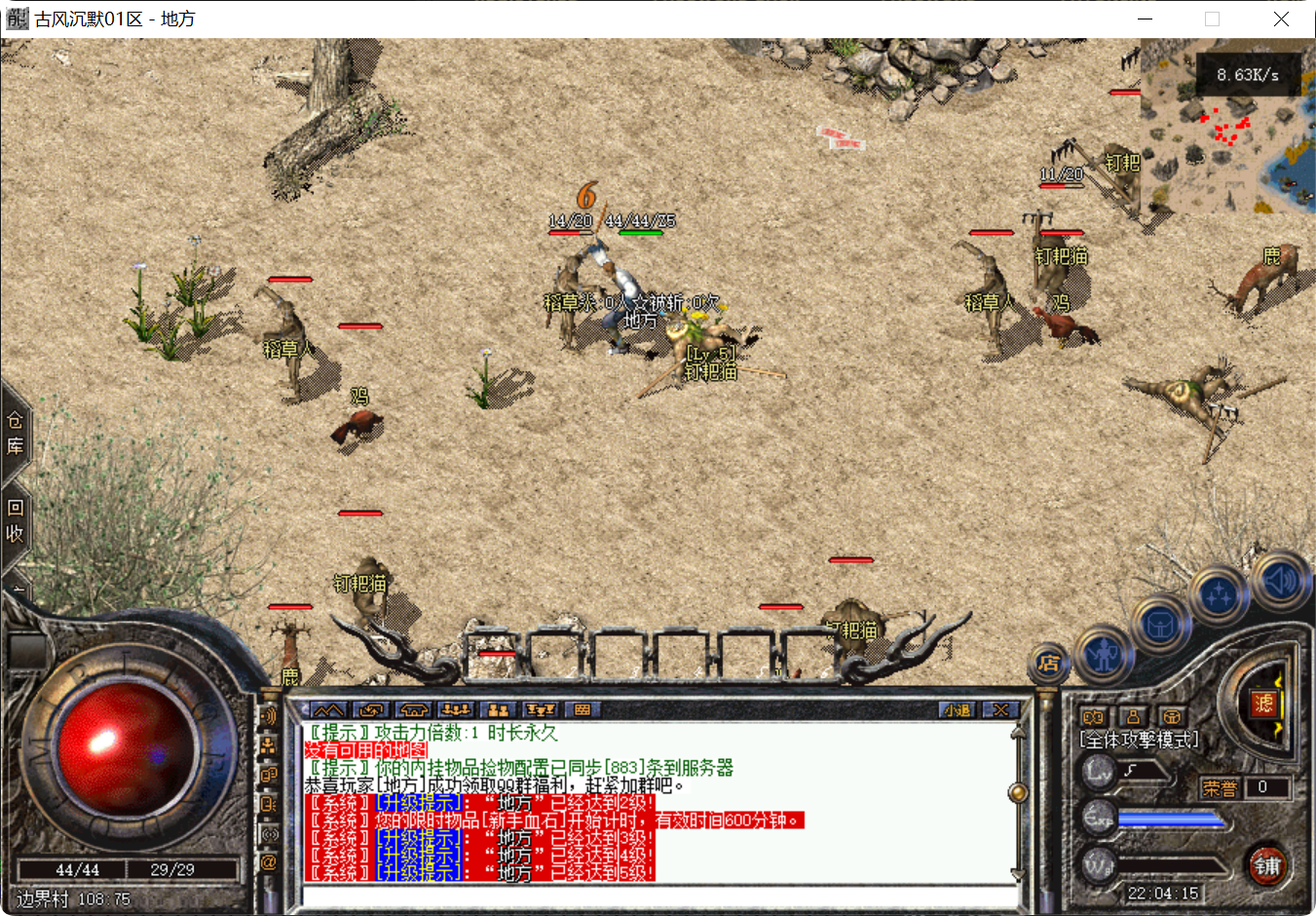Select the guild hall icon in chat toolbar
The image size is (1316, 916).
pyautogui.click(x=412, y=710)
